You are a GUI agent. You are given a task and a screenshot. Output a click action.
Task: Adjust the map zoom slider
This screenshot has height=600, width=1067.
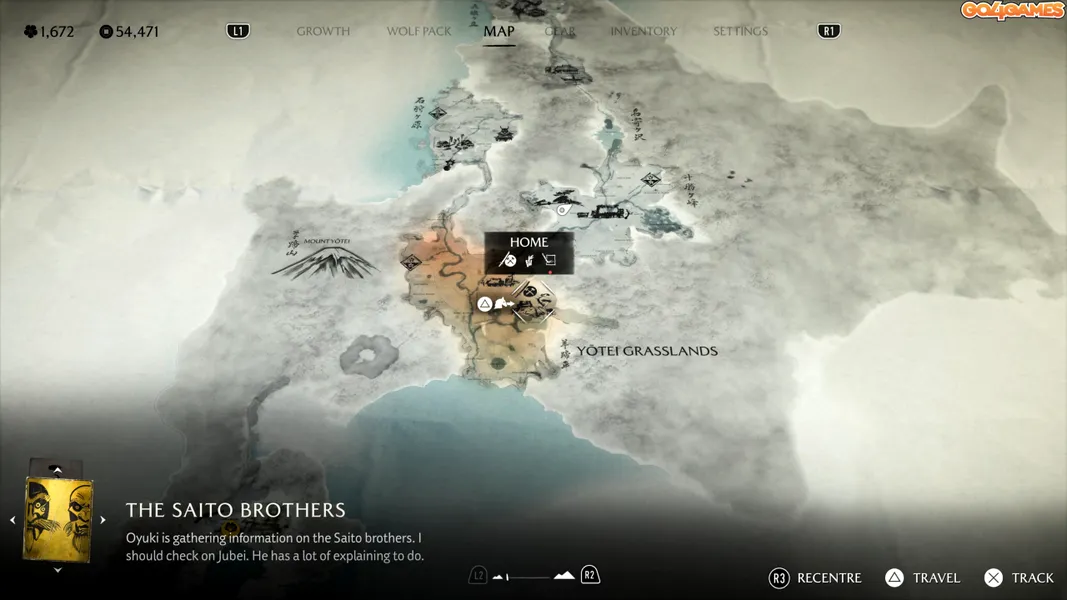pyautogui.click(x=534, y=576)
